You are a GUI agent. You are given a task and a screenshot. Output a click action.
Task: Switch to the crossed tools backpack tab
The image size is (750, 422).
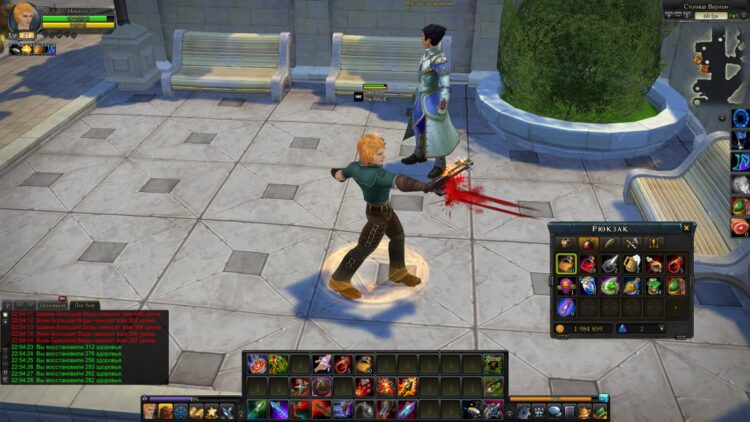click(631, 243)
